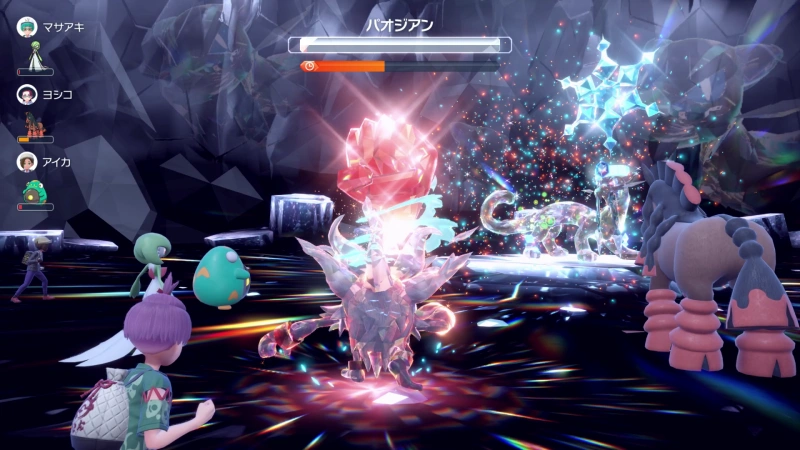Select trainer マサアキ's avatar portrait

pos(26,27)
